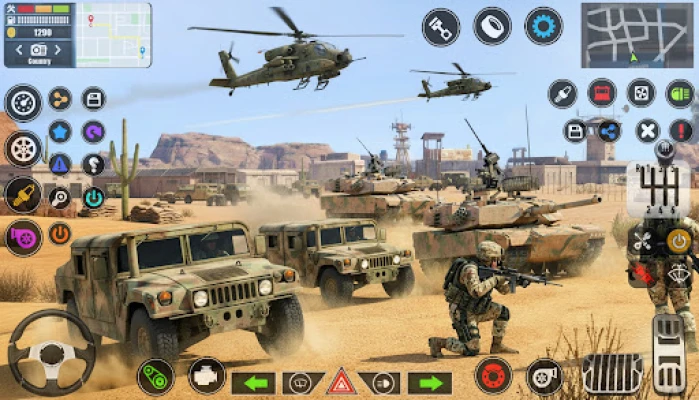
Task: Turn on the hazard warning triangle
Action: coord(341,382)
